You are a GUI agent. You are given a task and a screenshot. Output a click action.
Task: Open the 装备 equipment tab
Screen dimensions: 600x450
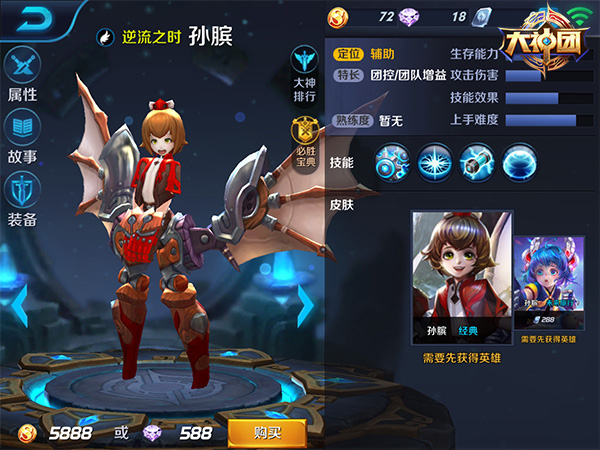tap(22, 197)
